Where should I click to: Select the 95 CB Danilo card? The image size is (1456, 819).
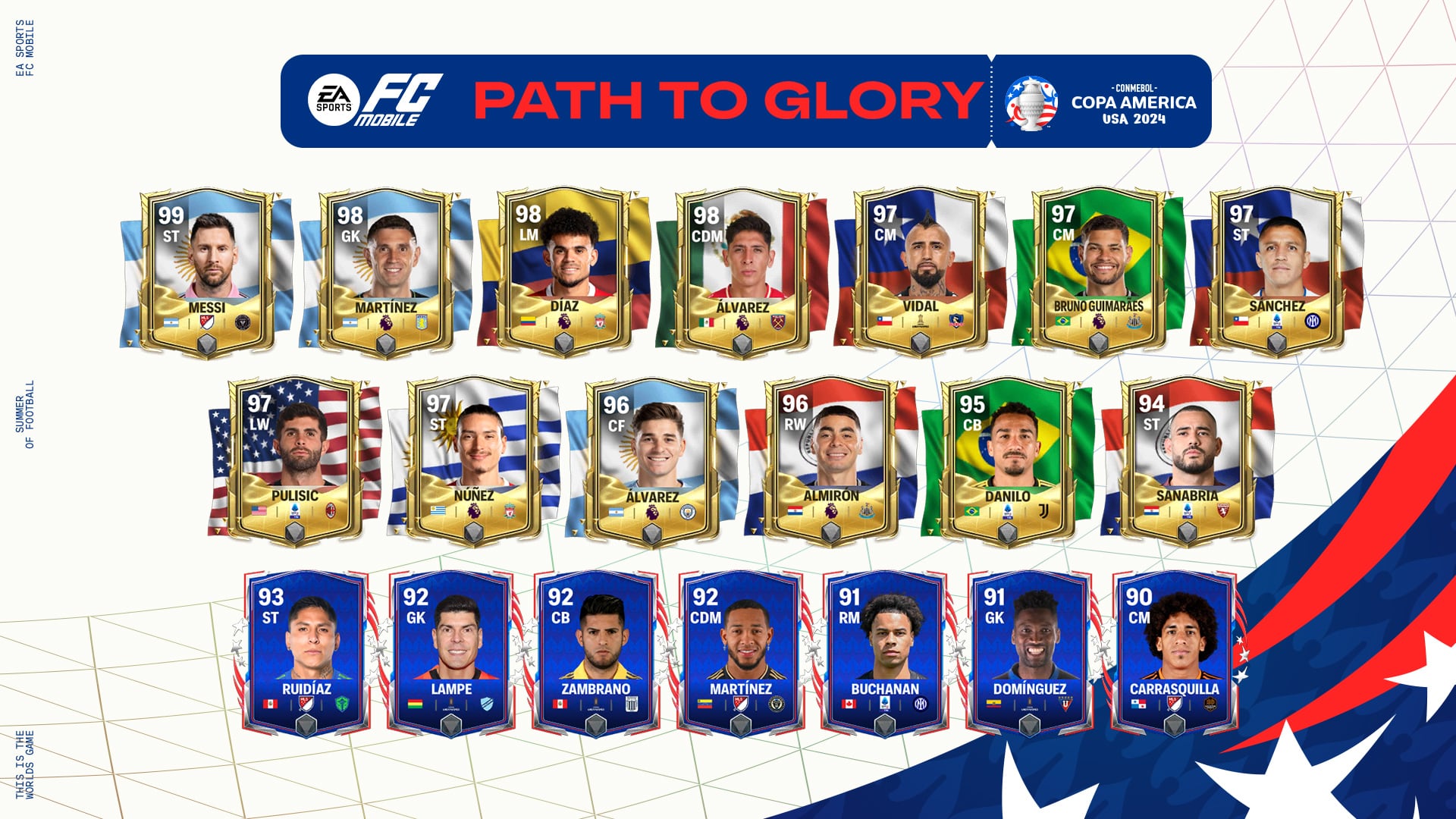(x=1008, y=461)
